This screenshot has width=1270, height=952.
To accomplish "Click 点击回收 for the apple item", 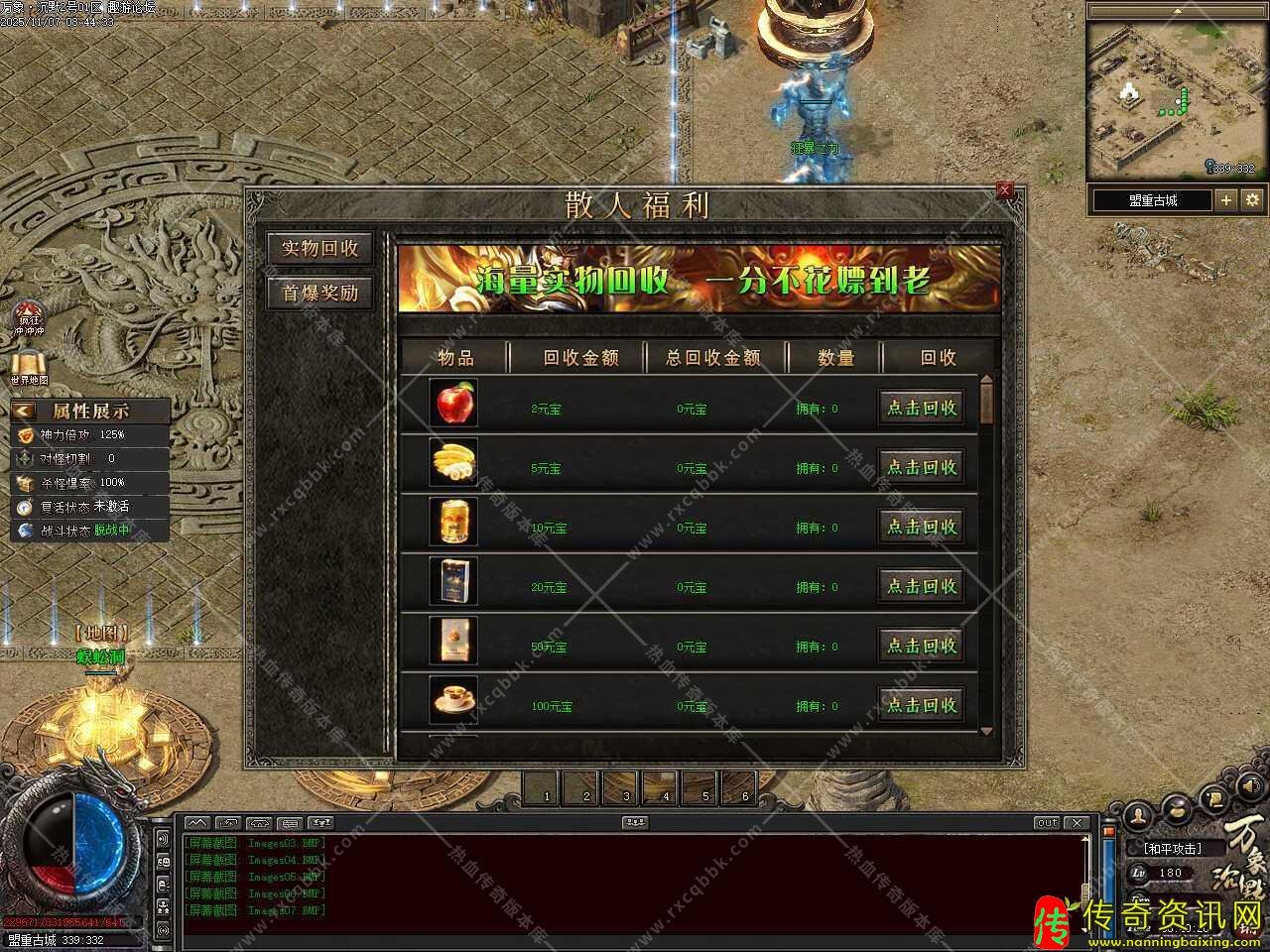I will pos(921,408).
